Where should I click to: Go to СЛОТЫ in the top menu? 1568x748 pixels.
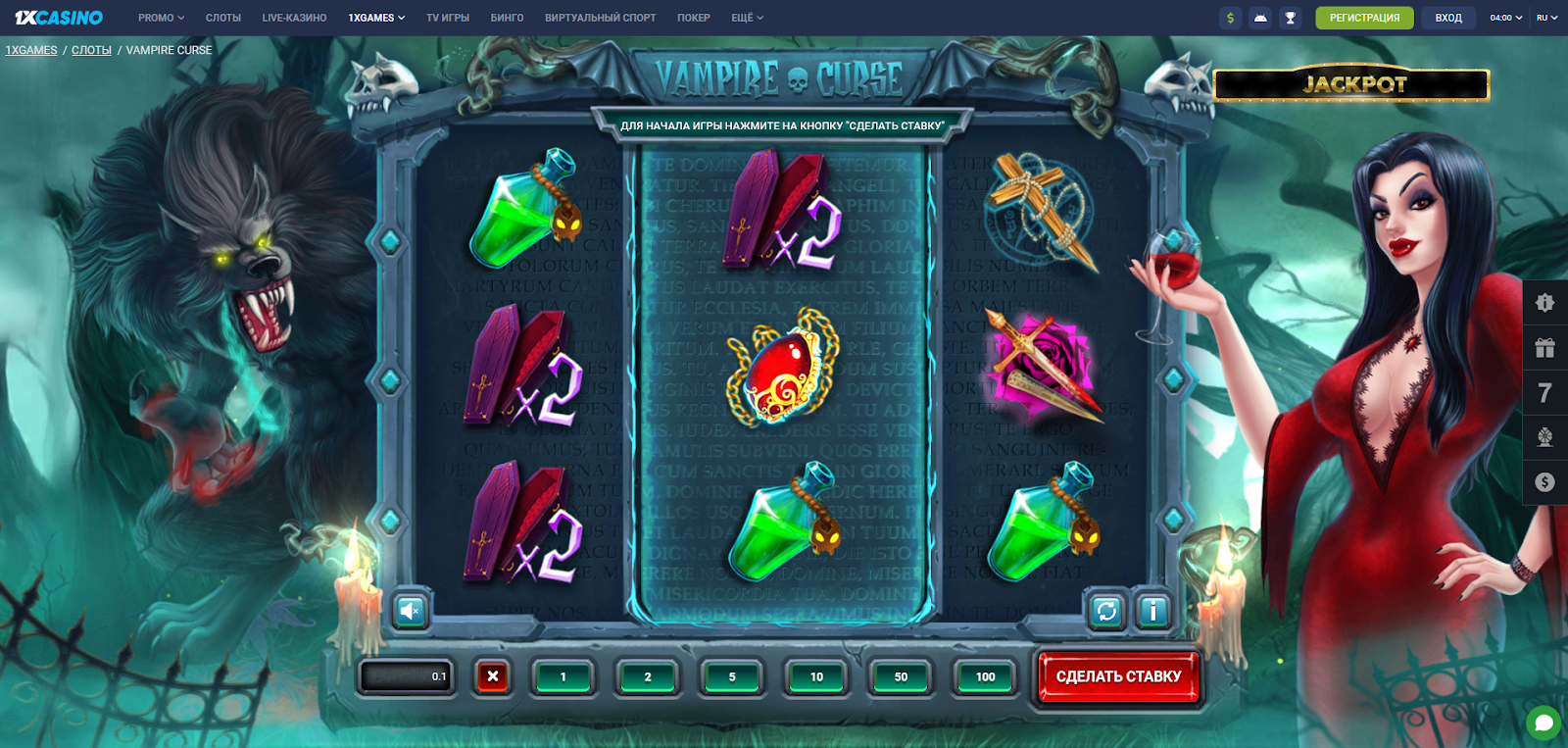pyautogui.click(x=223, y=18)
